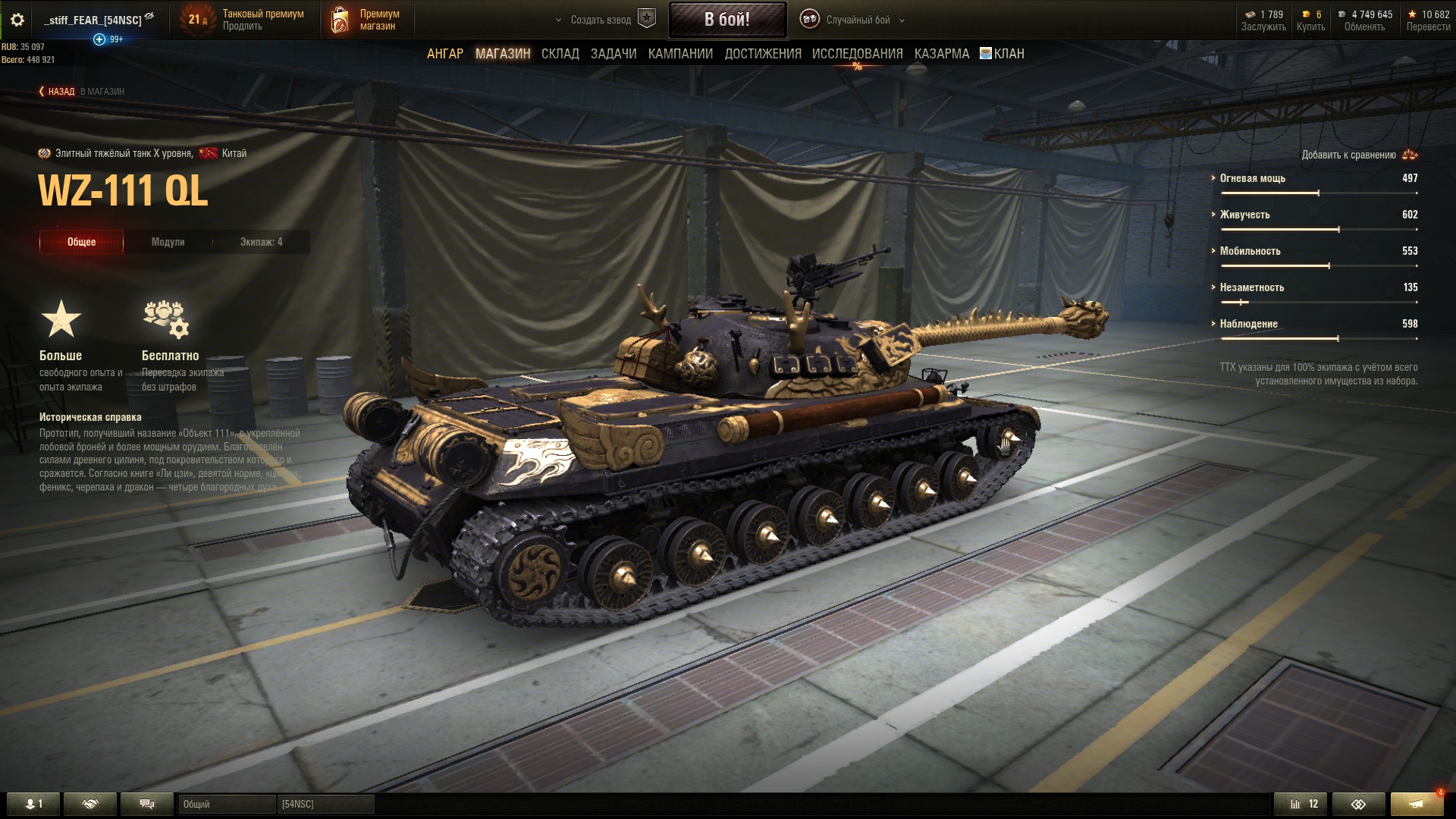Open the ЗАДАЧИ missions menu
Screen dimensions: 1456x819
coord(613,54)
